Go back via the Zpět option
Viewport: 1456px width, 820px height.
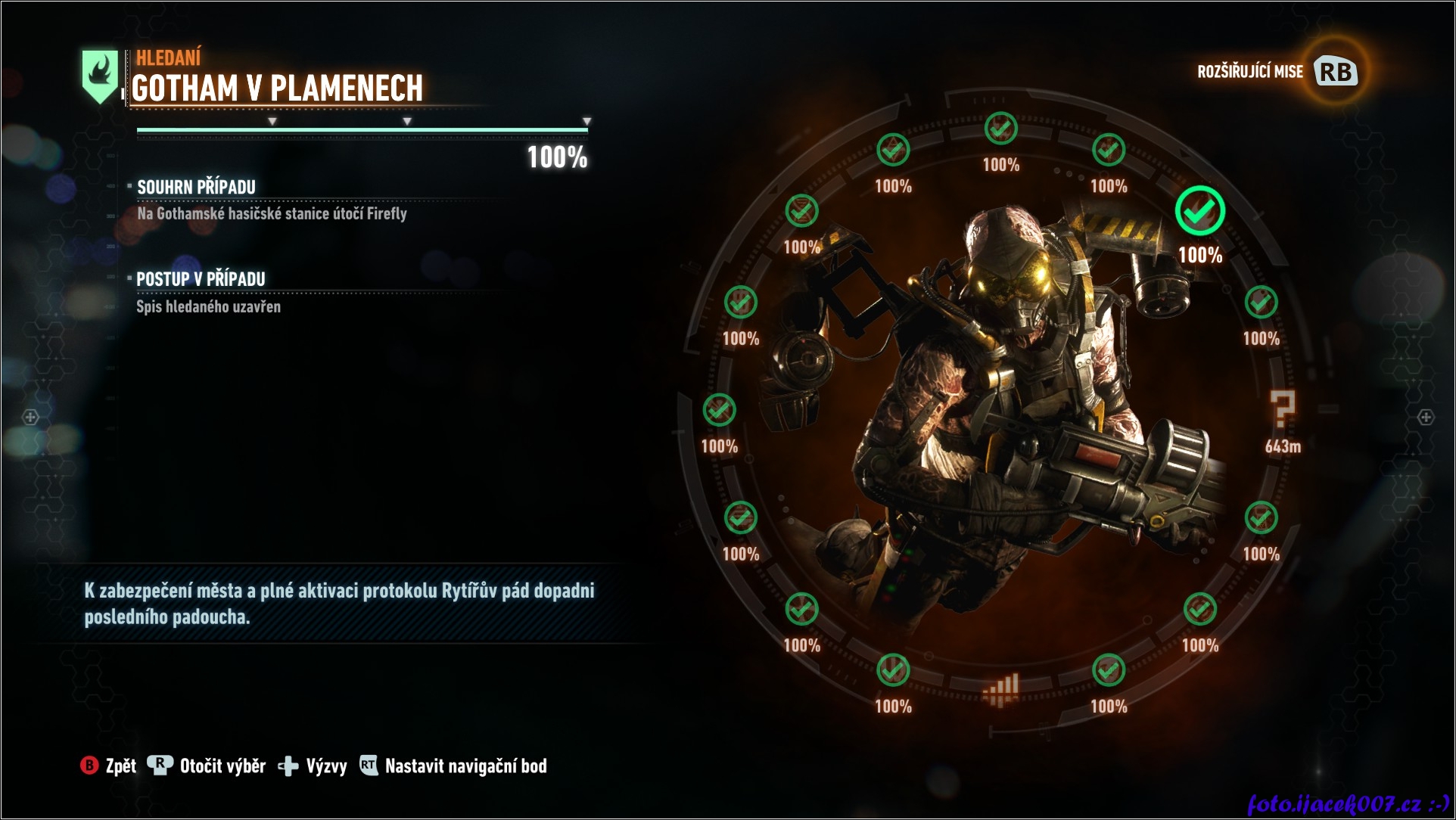pyautogui.click(x=109, y=766)
